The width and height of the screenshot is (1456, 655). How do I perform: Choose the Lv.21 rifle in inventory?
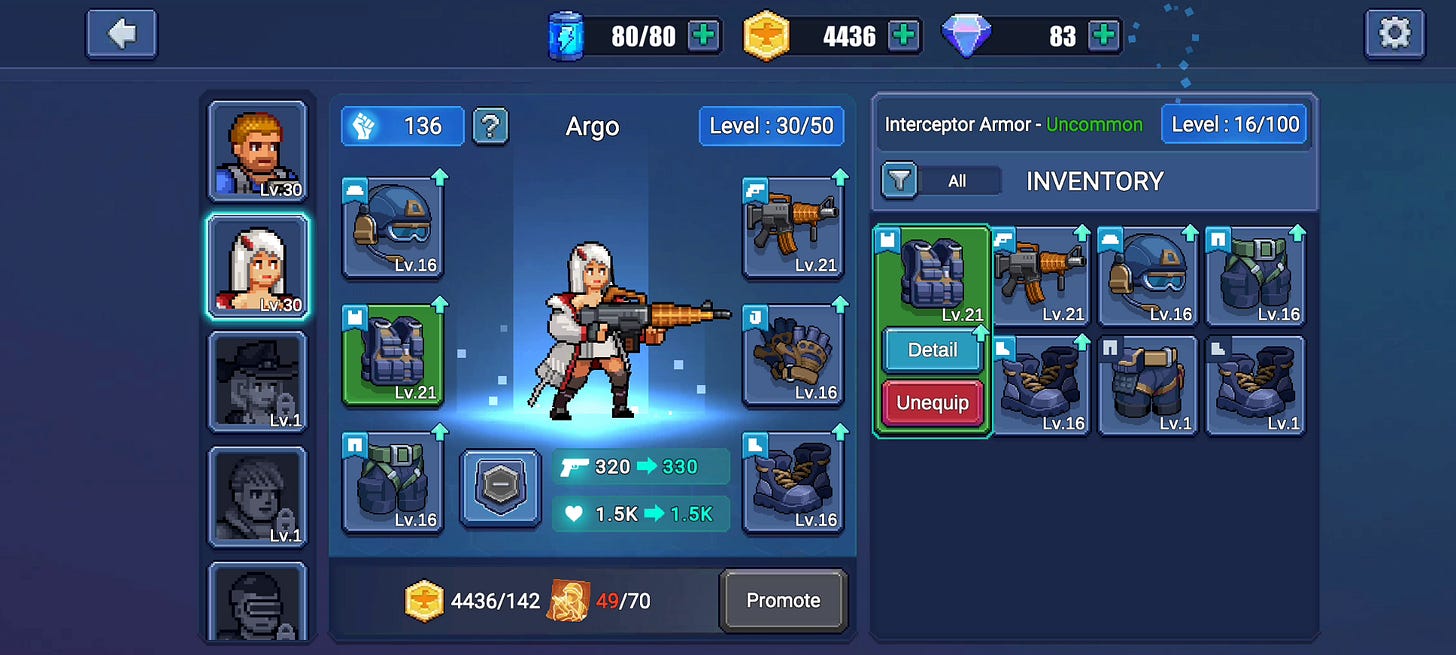tap(1040, 275)
